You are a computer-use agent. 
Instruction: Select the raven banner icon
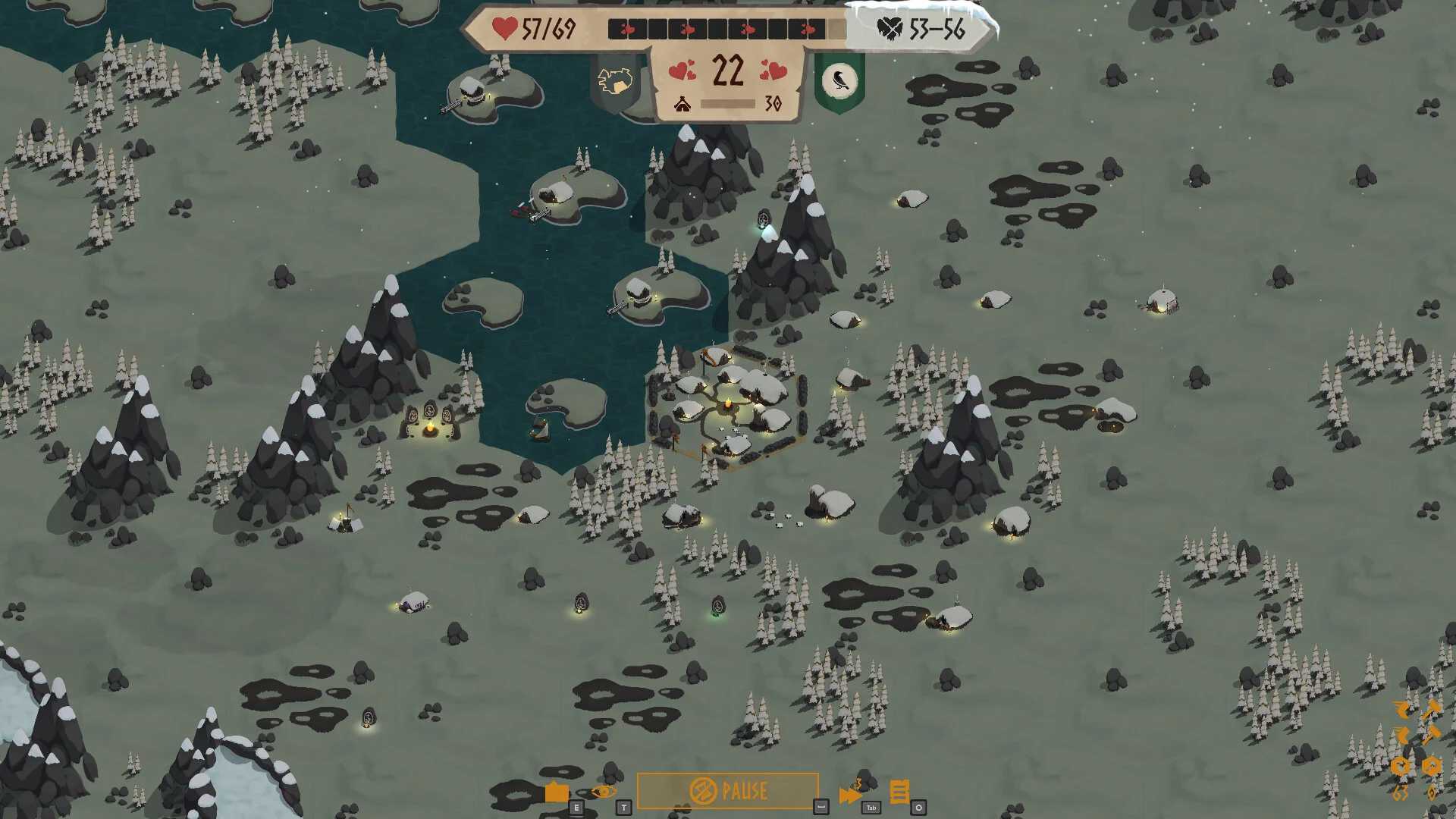click(x=839, y=80)
